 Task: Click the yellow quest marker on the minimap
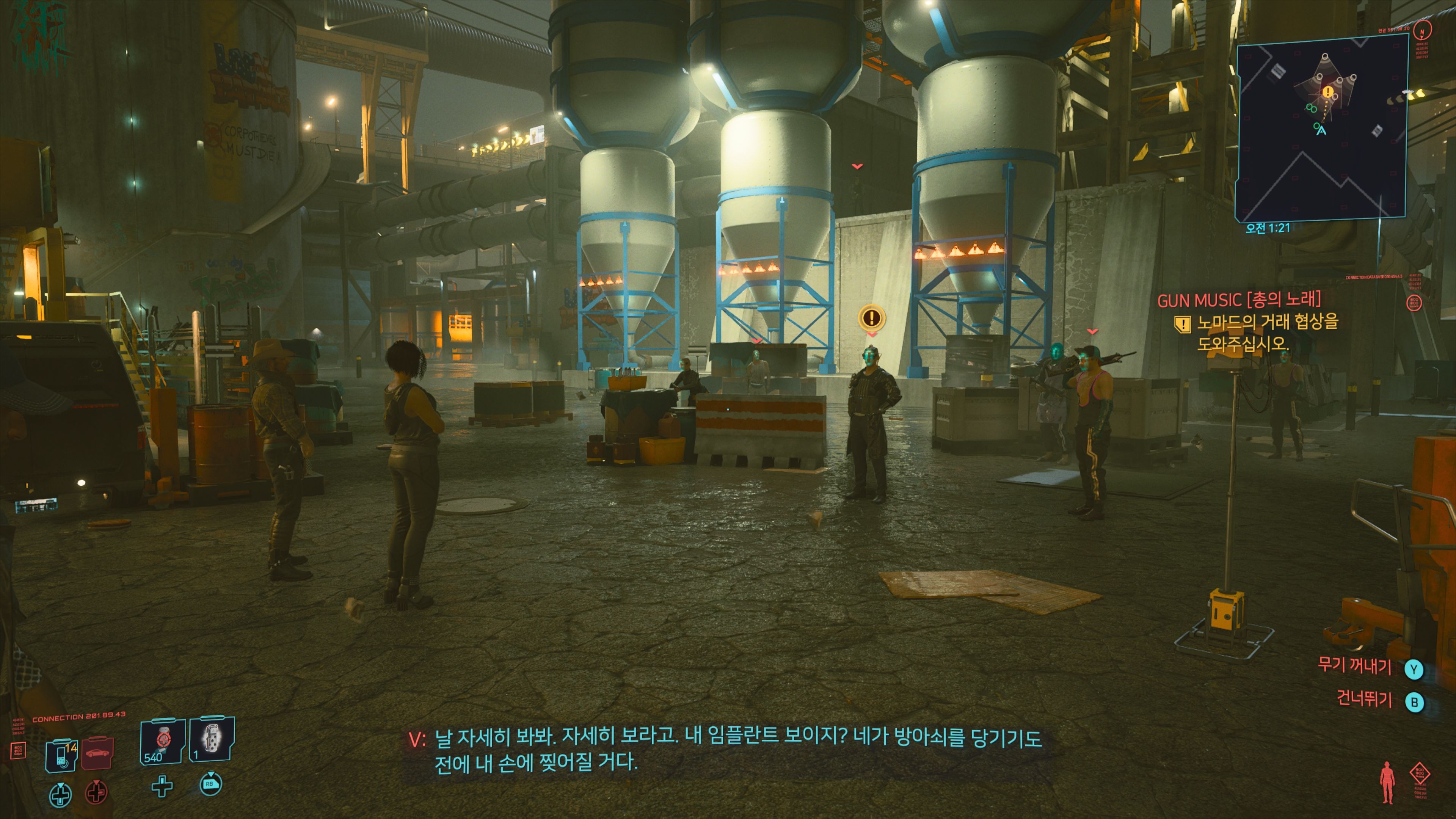click(1328, 91)
